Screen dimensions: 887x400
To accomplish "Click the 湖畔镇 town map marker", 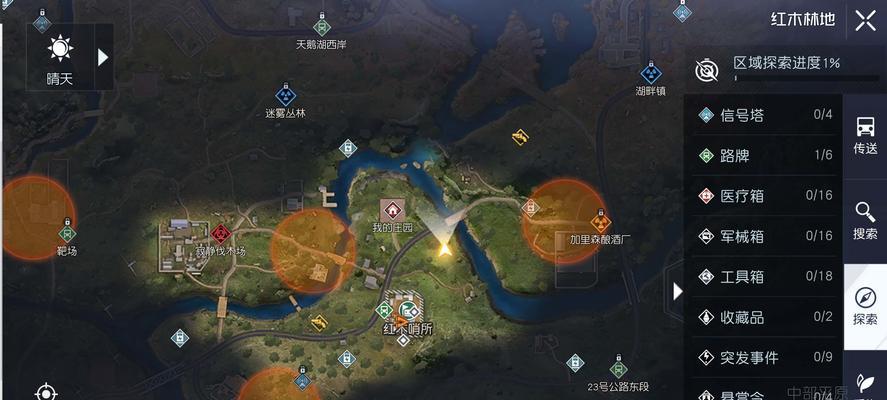I will click(x=651, y=73).
